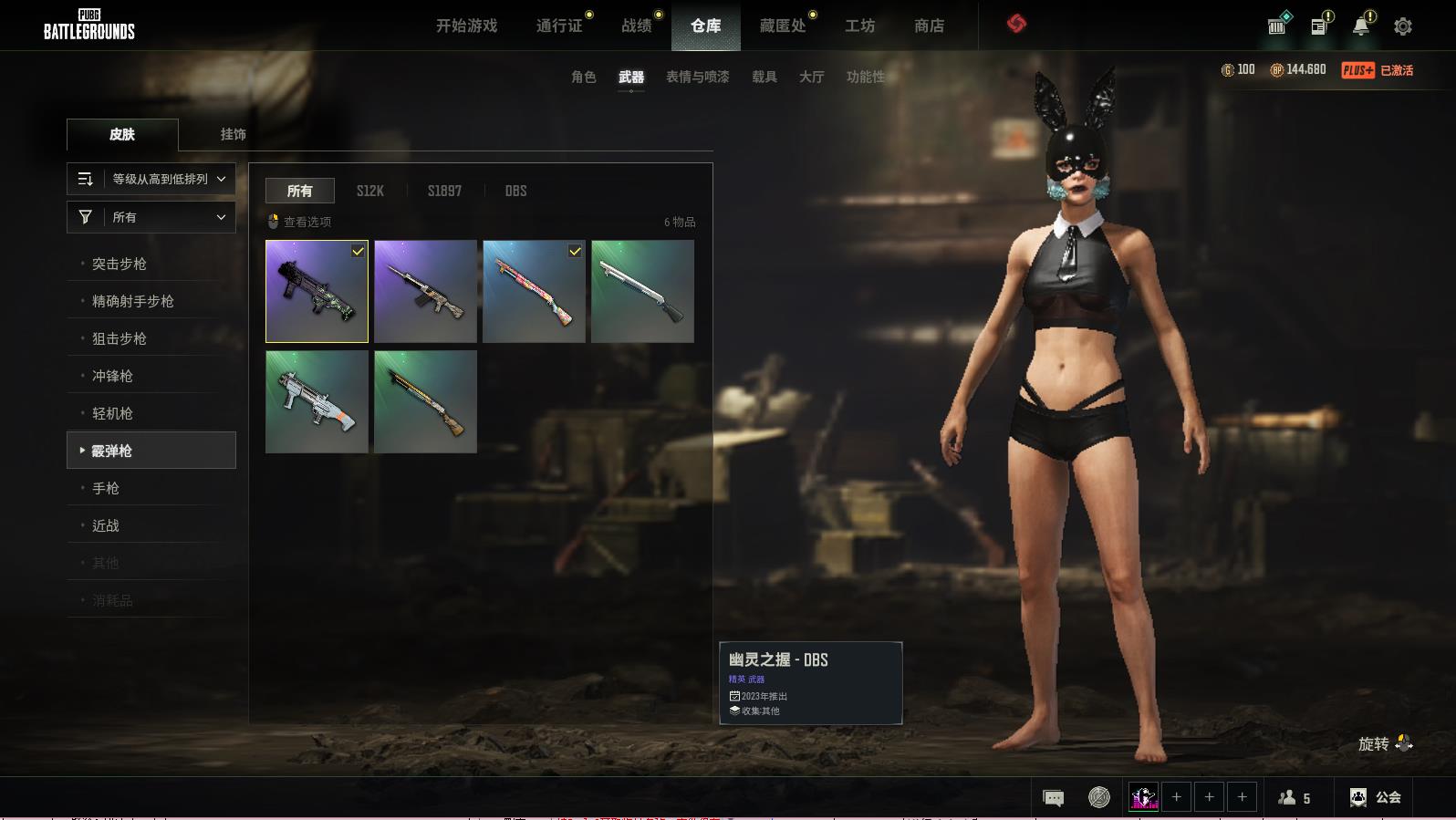Switch to the 挂饰 charms tab
This screenshot has height=820, width=1456.
[233, 134]
